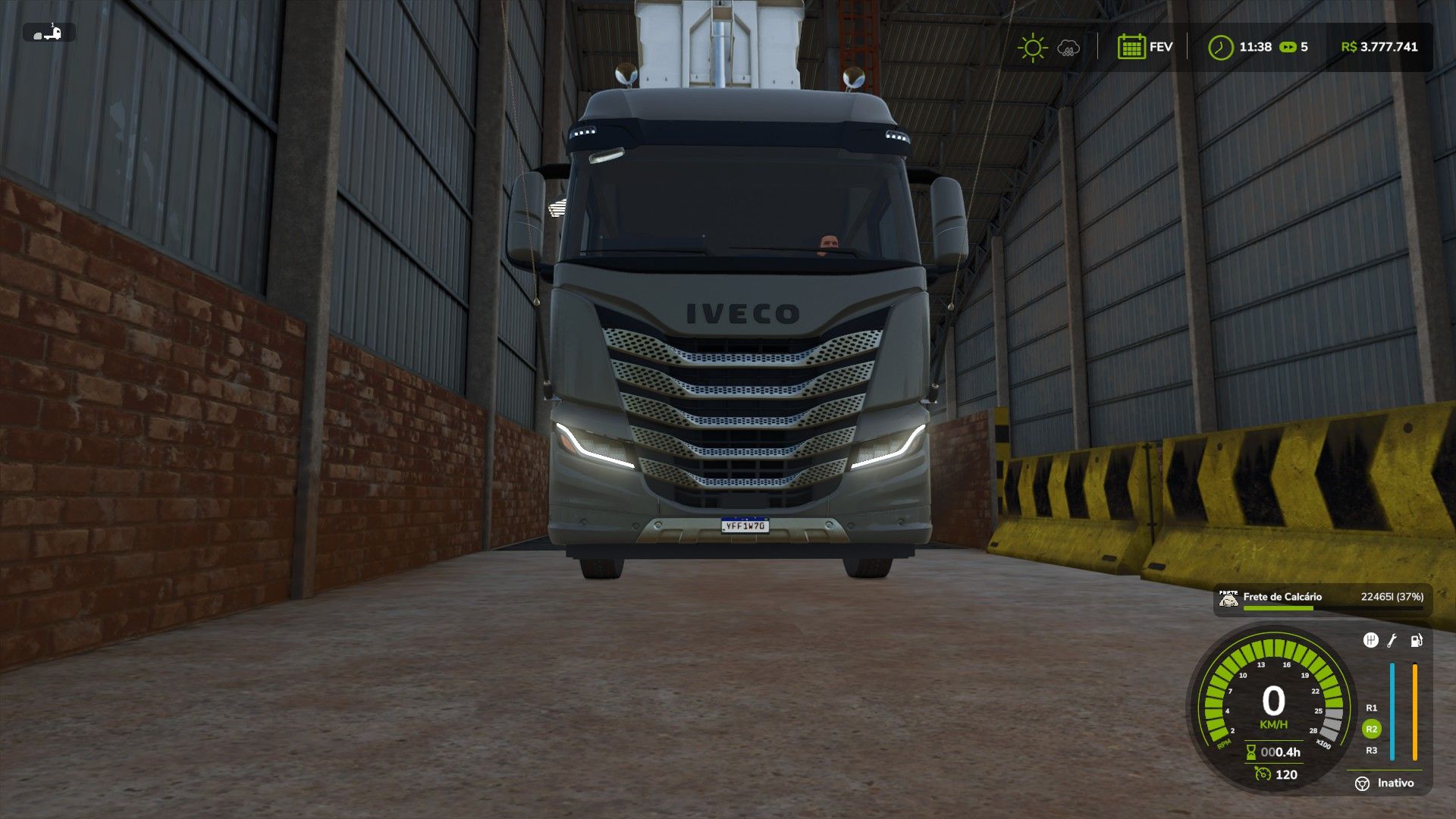
Task: Click the steering wheel Inativo icon
Action: point(1362,783)
